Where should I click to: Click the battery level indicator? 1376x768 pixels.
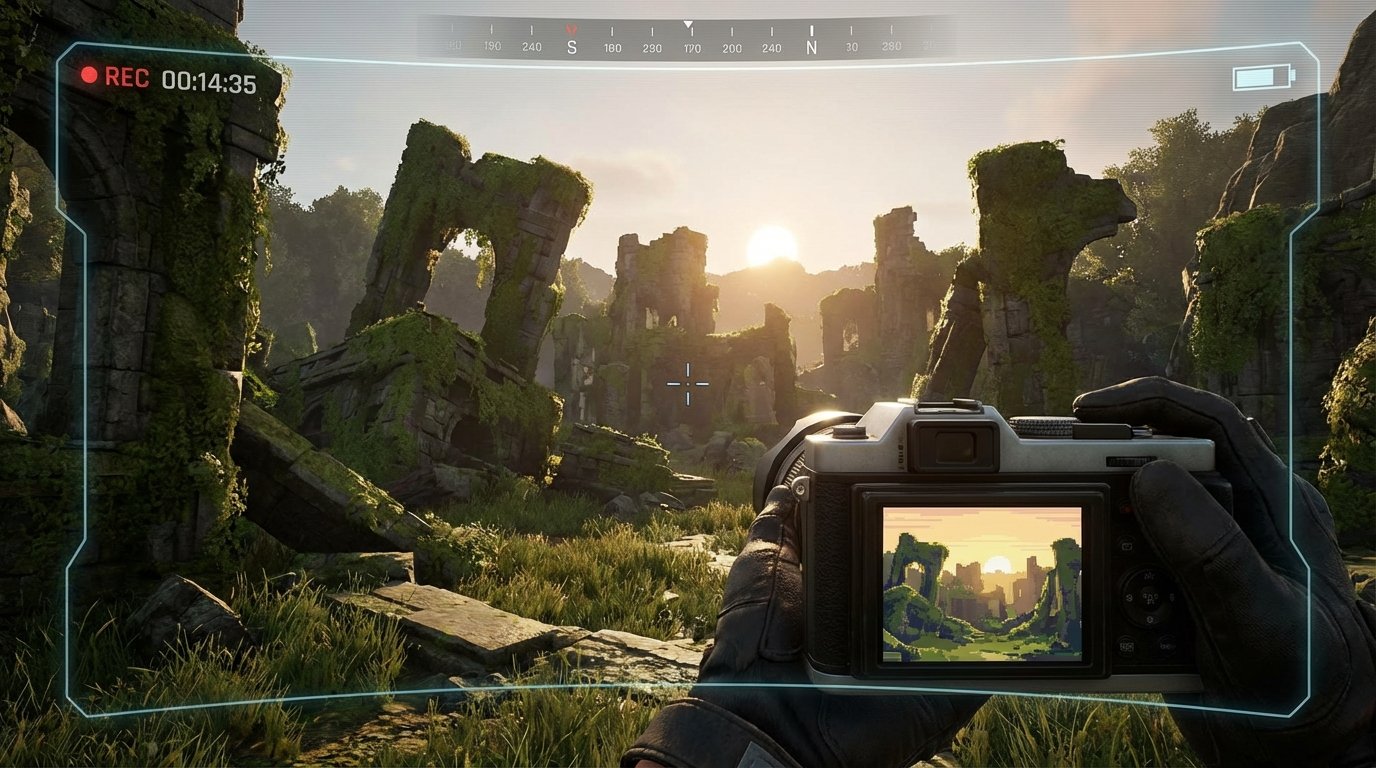coord(1262,77)
